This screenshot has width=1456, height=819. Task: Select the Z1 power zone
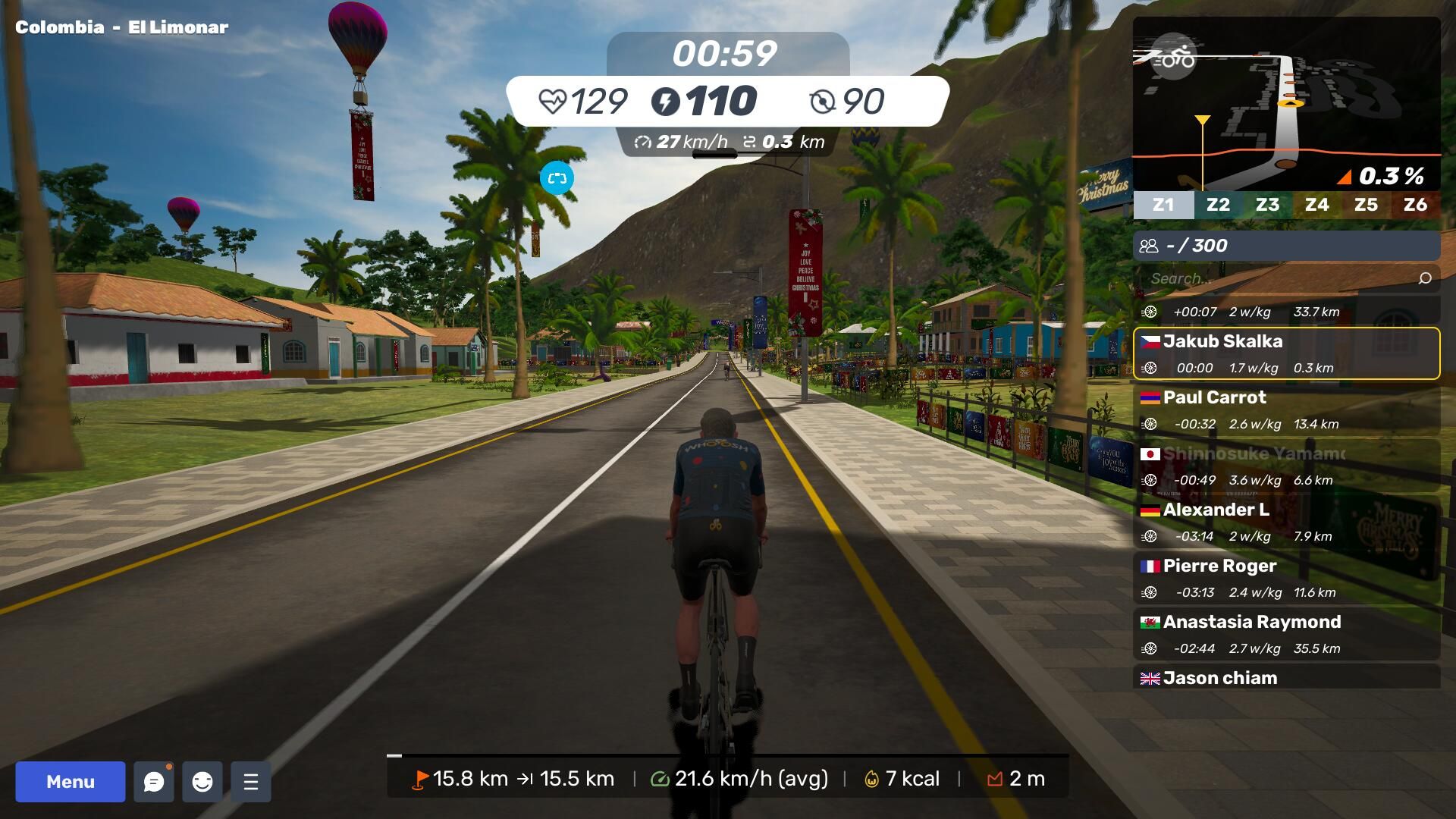point(1163,205)
